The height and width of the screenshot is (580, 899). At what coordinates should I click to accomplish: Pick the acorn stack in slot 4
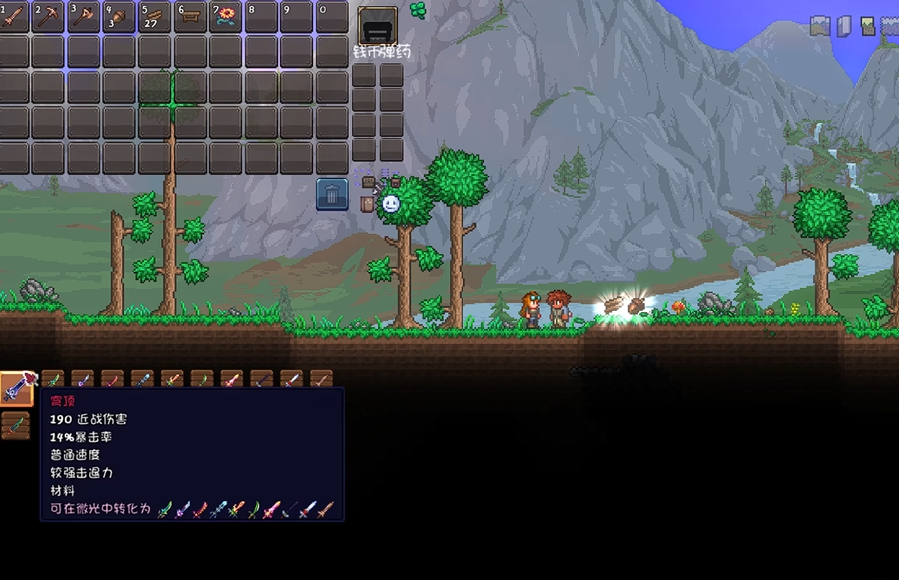point(120,16)
